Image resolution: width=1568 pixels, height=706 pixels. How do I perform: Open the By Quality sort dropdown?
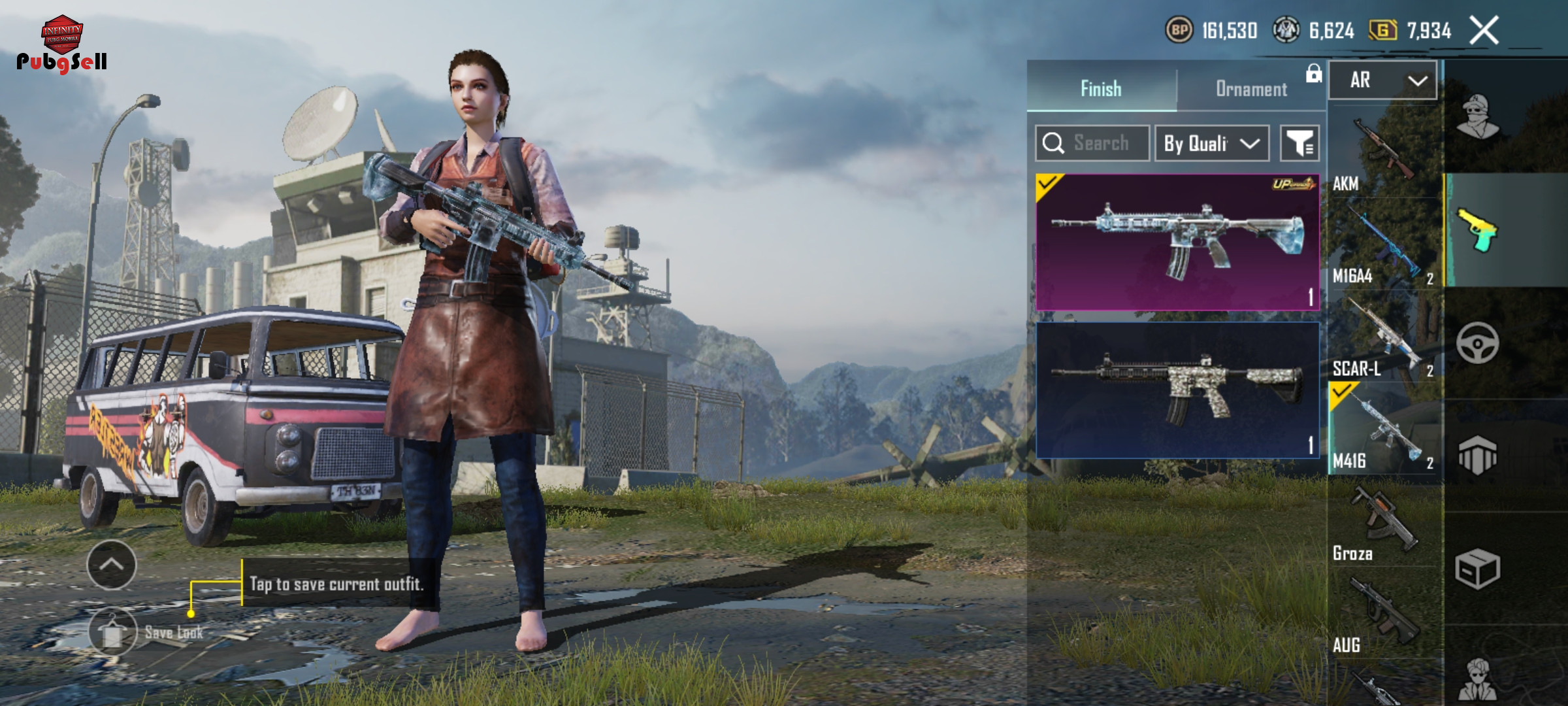point(1212,143)
